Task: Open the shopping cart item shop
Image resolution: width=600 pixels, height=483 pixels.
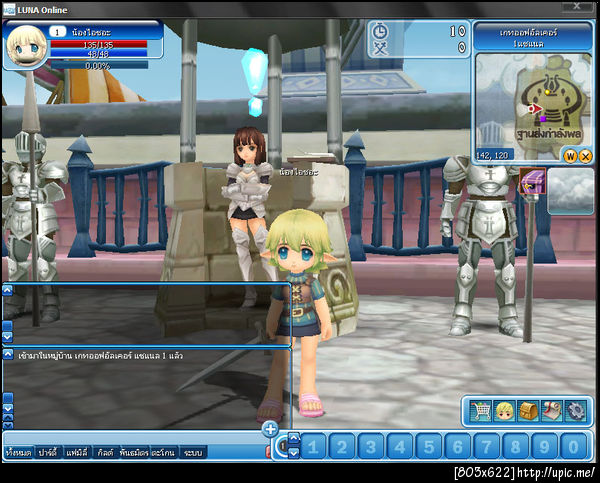Action: click(x=480, y=410)
